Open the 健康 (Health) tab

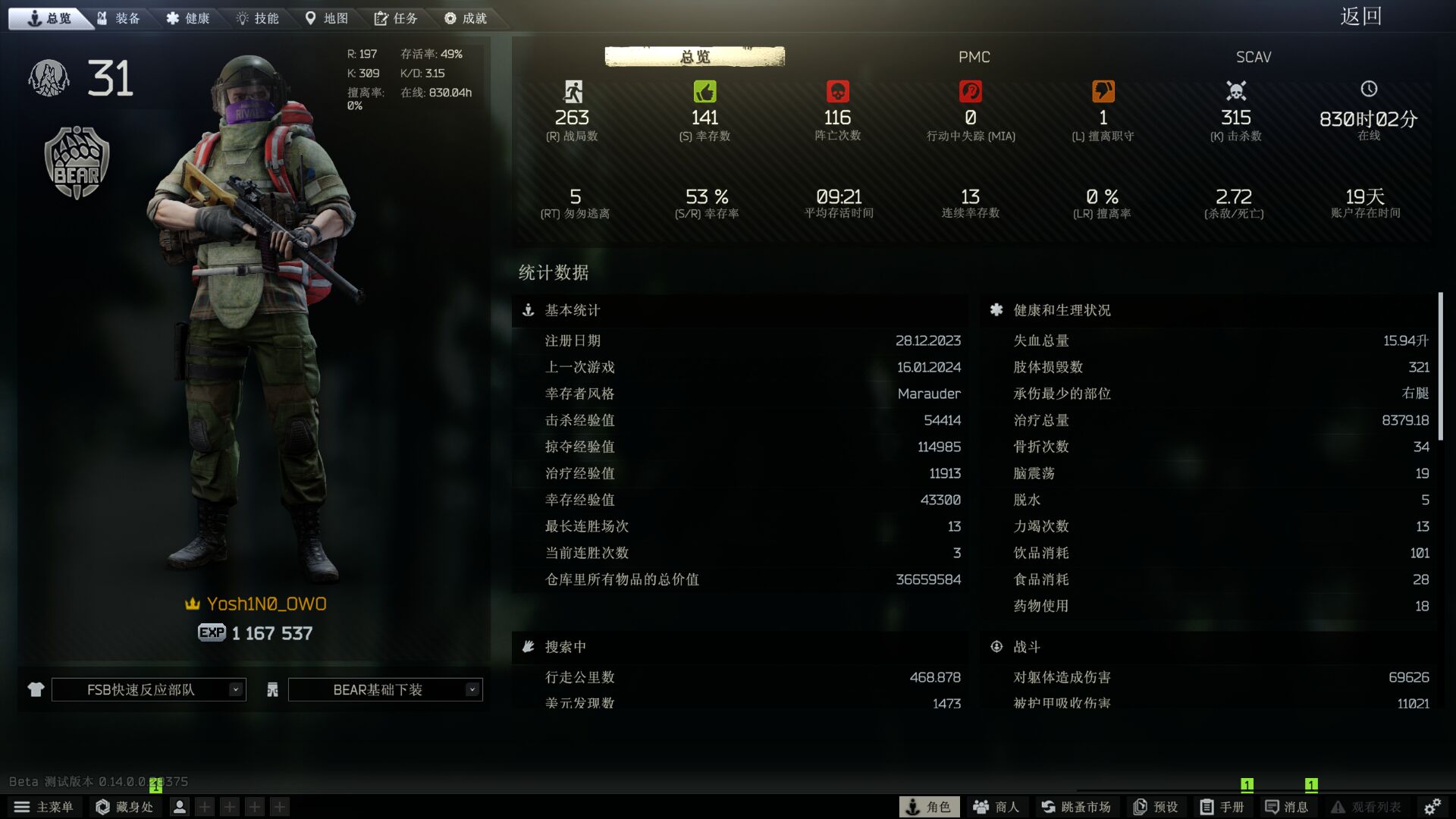click(x=188, y=18)
